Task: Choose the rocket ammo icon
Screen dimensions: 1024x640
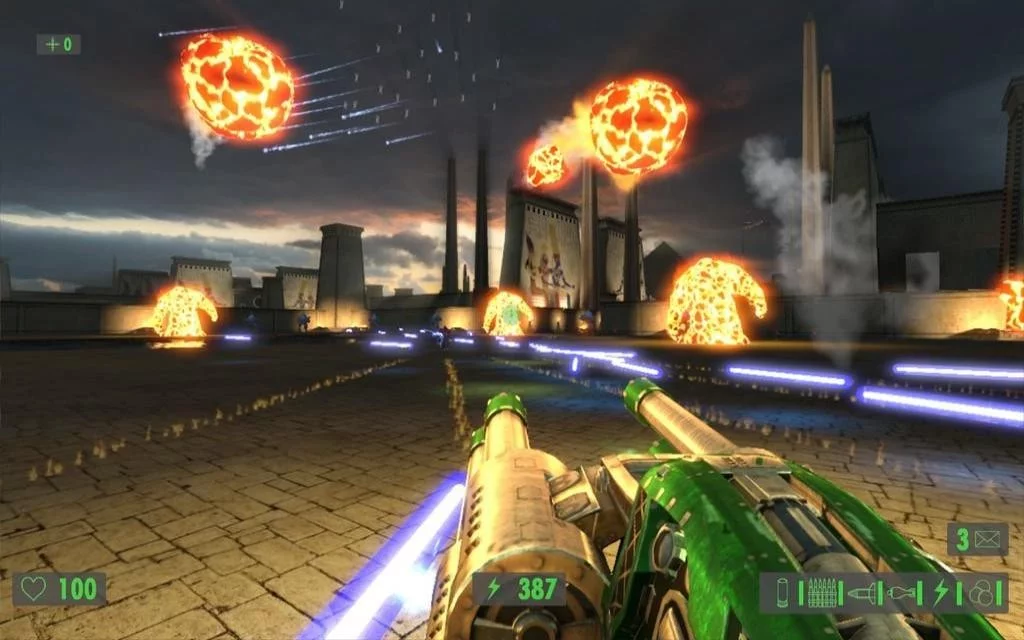Action: pyautogui.click(x=862, y=592)
